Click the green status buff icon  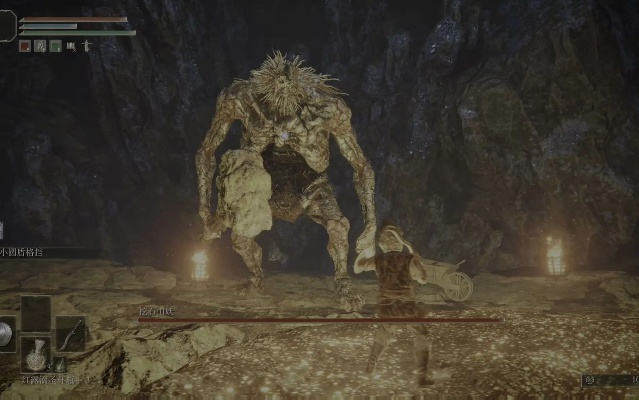point(56,45)
